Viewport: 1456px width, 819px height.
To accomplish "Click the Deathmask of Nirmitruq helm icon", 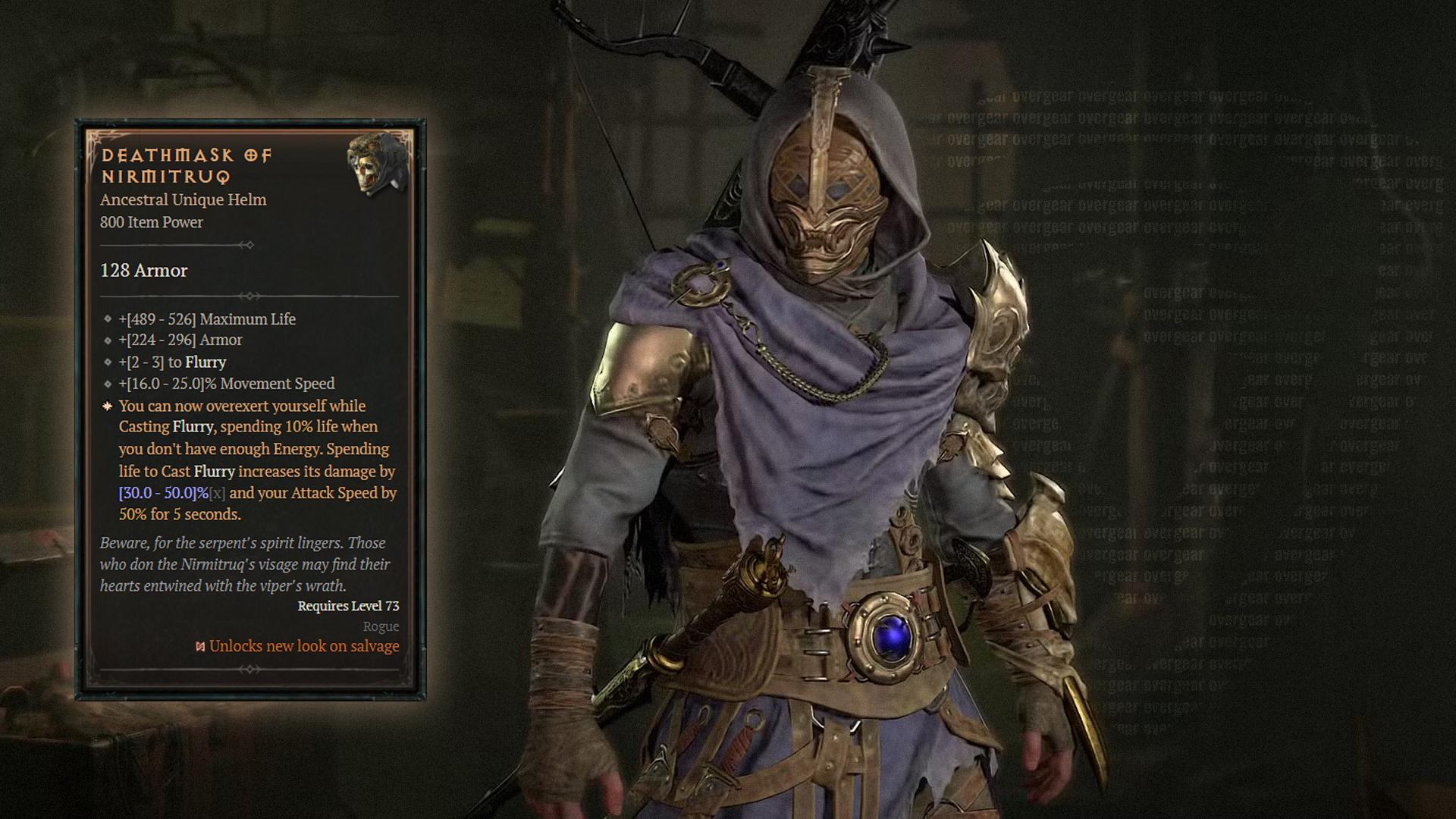I will pyautogui.click(x=378, y=164).
